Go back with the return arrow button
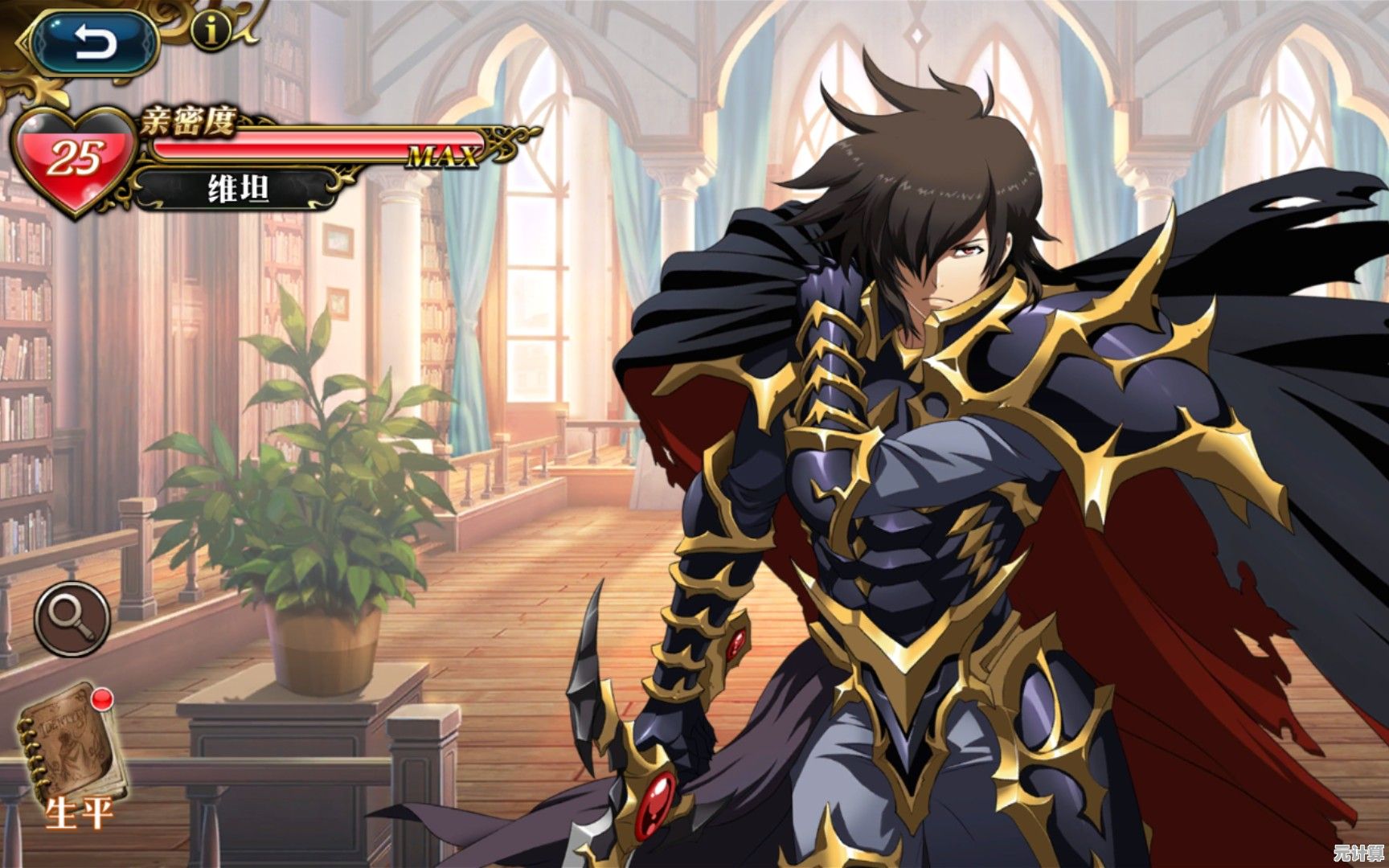This screenshot has height=868, width=1389. [x=96, y=42]
